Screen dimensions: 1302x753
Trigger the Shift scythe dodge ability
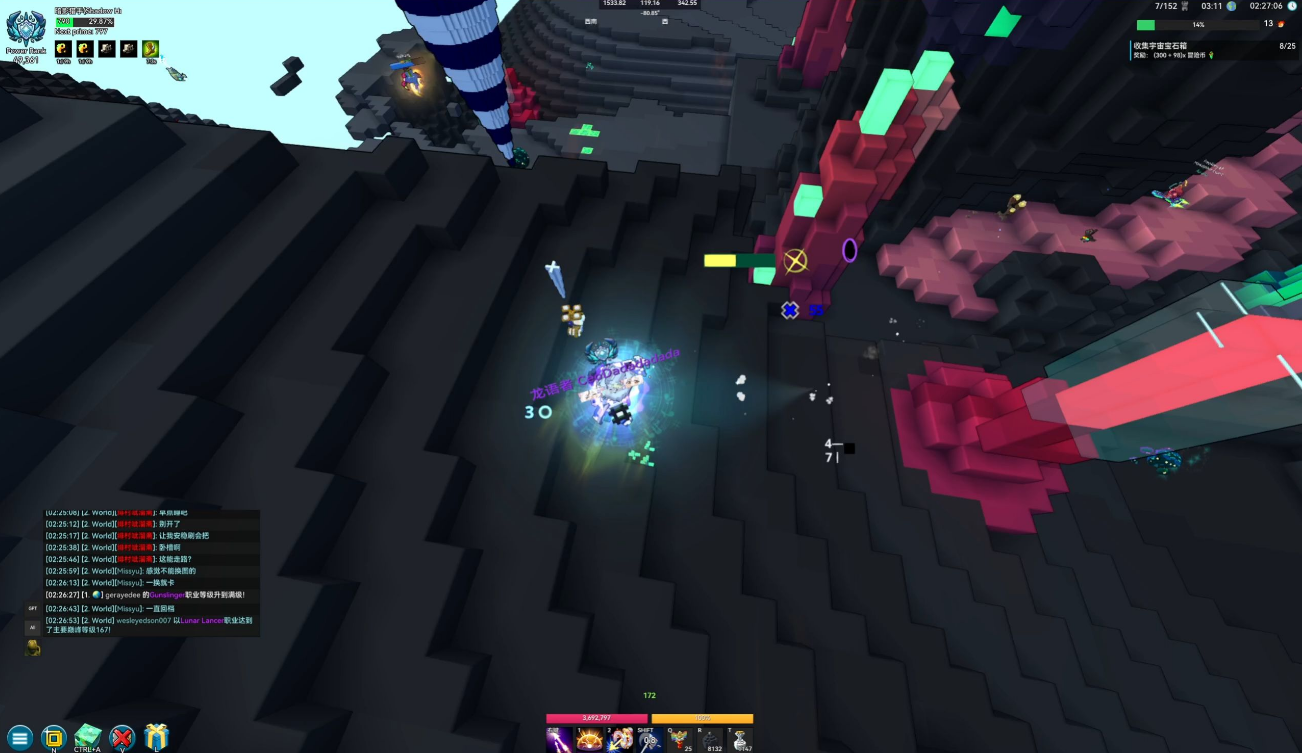(650, 739)
